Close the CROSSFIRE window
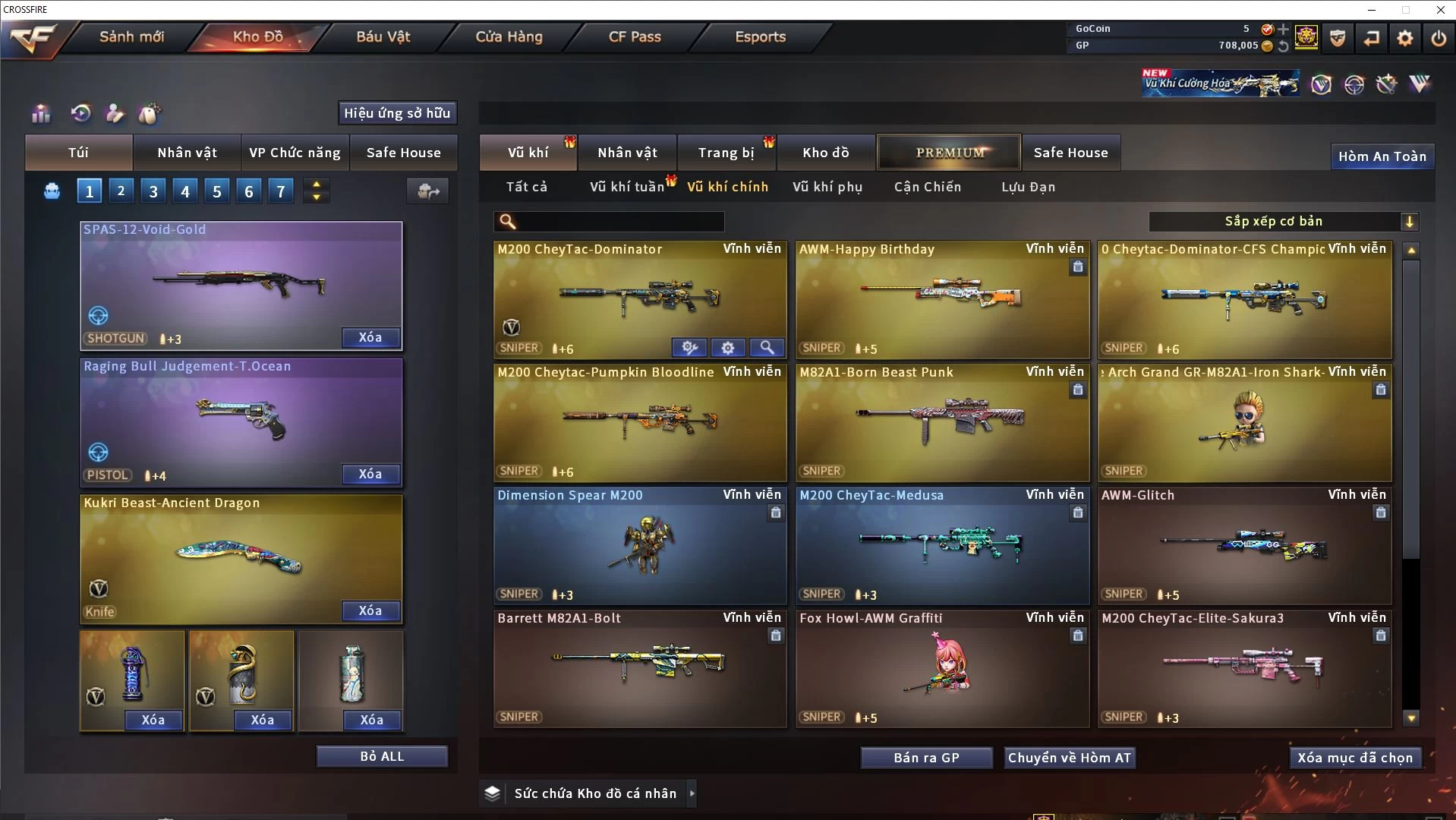 (x=1440, y=10)
